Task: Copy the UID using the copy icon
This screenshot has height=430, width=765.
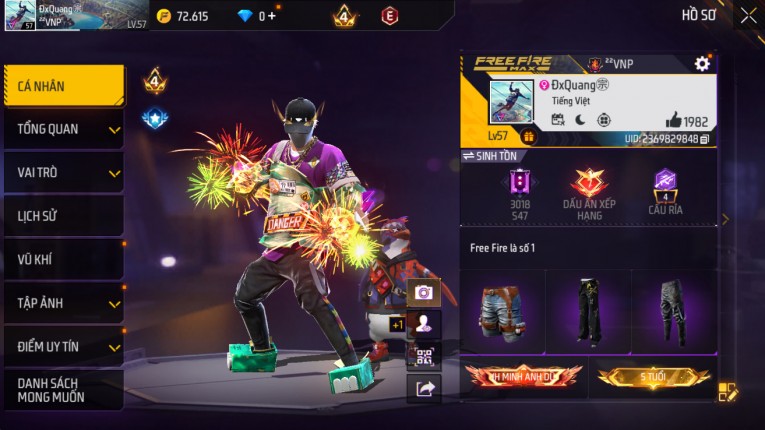Action: pos(705,139)
